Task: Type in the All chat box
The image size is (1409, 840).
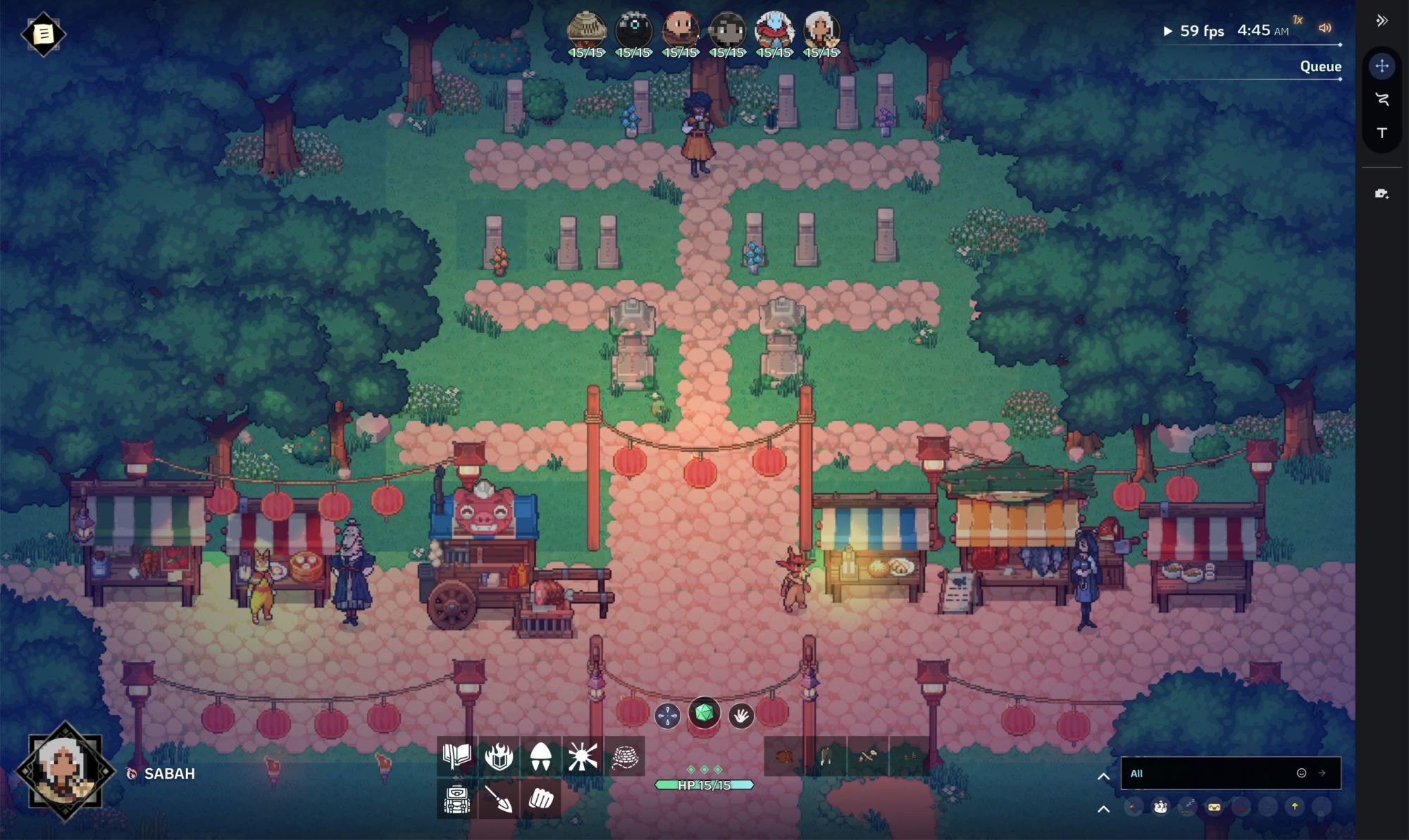Action: tap(1208, 773)
